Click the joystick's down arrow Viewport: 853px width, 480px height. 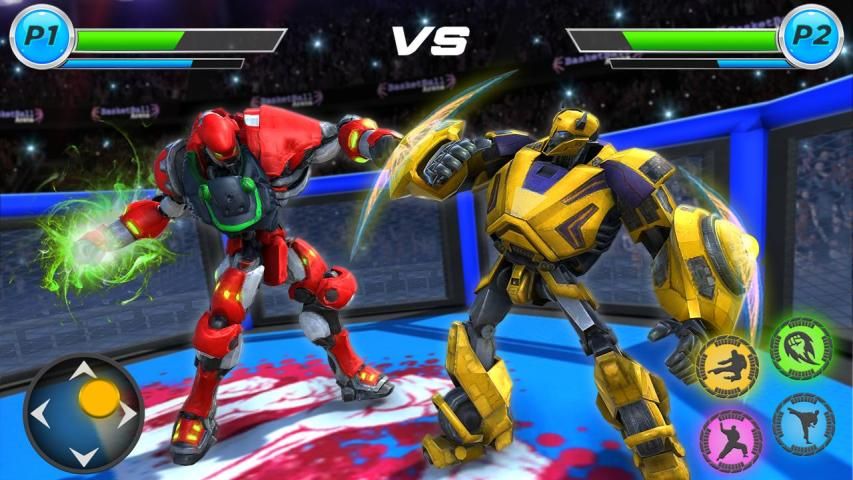(x=84, y=456)
